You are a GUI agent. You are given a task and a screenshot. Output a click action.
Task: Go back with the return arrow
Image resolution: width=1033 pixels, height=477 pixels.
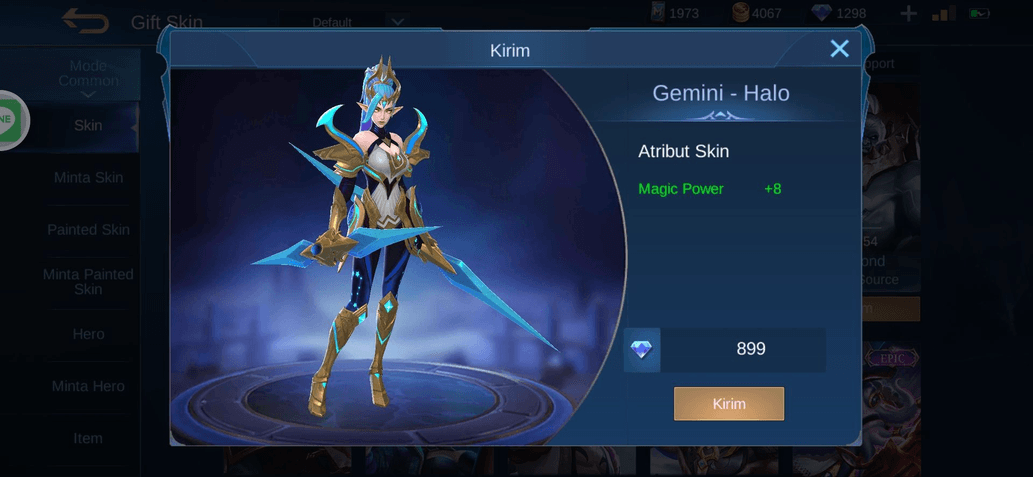coord(85,19)
